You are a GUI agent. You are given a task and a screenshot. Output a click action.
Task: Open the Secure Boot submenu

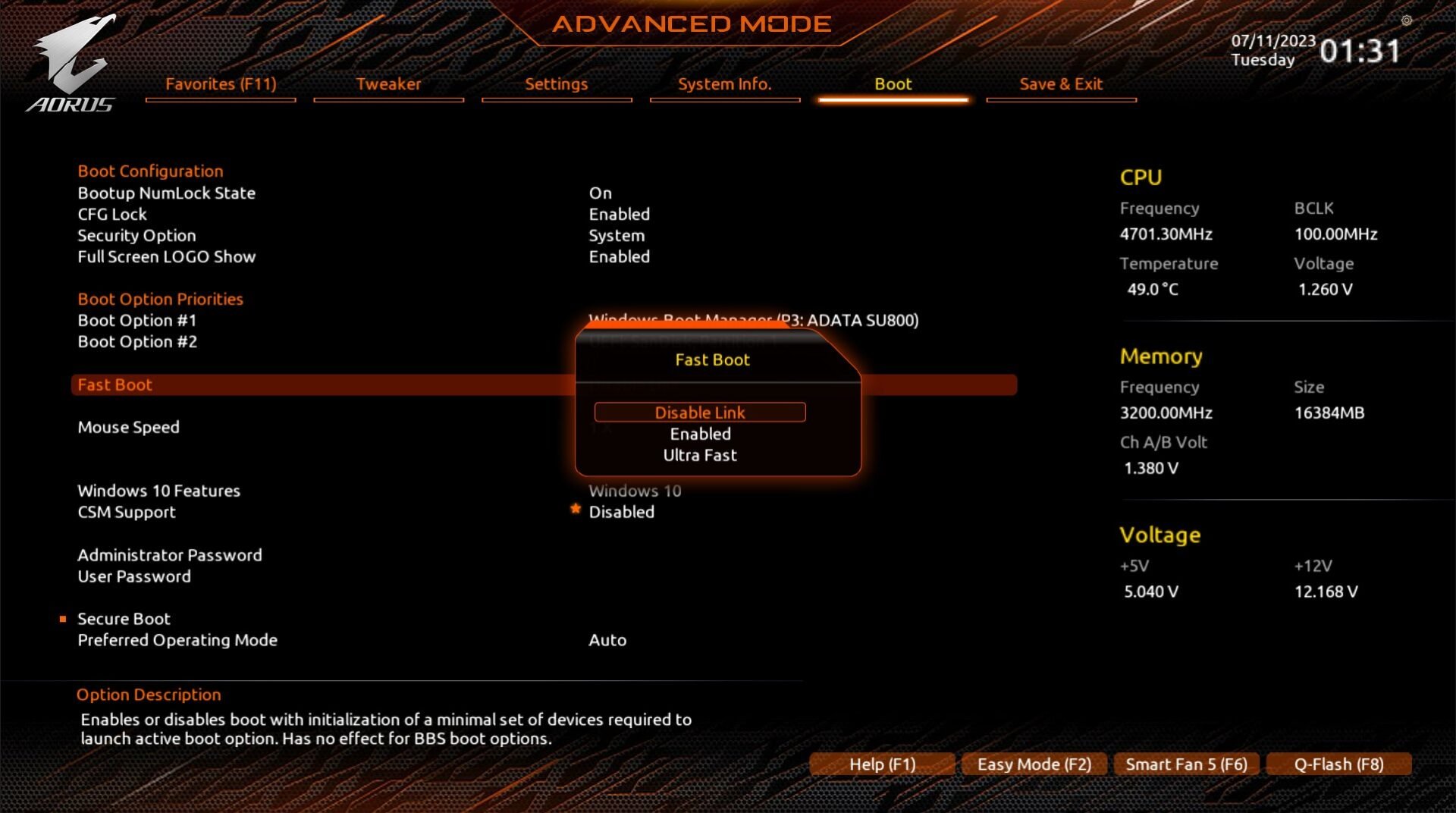pyautogui.click(x=124, y=619)
